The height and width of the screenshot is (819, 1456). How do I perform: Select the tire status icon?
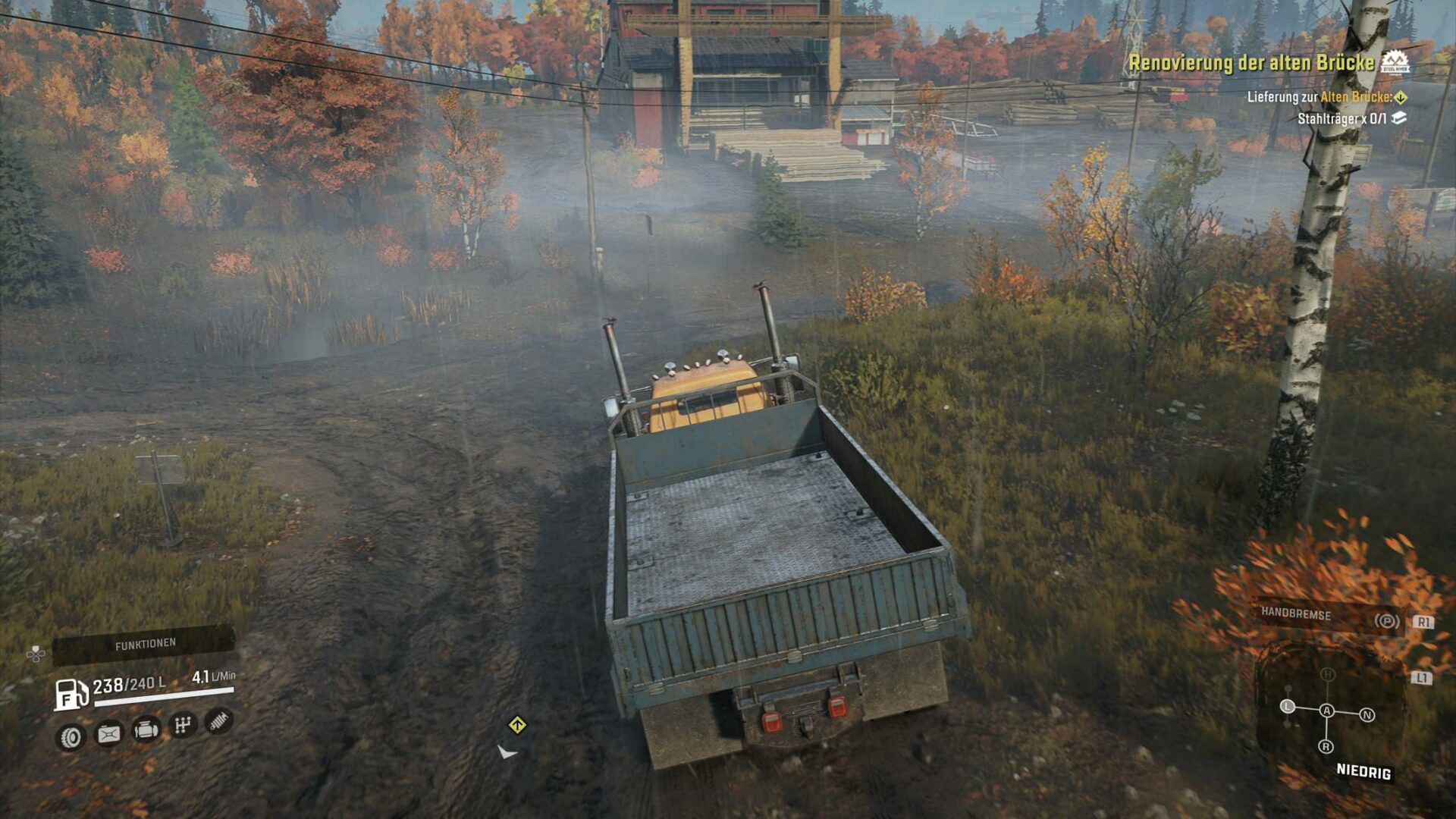tap(71, 736)
